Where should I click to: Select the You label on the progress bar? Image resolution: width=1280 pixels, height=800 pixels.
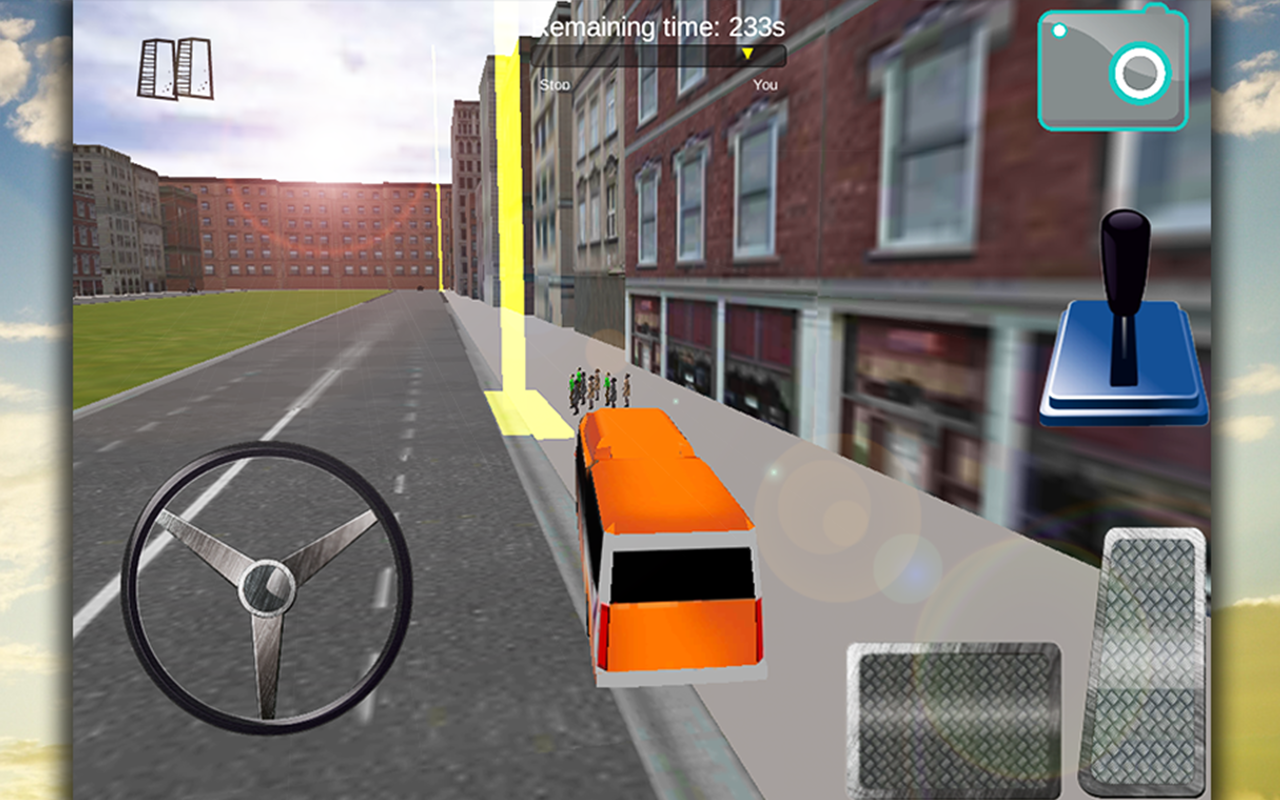[766, 84]
